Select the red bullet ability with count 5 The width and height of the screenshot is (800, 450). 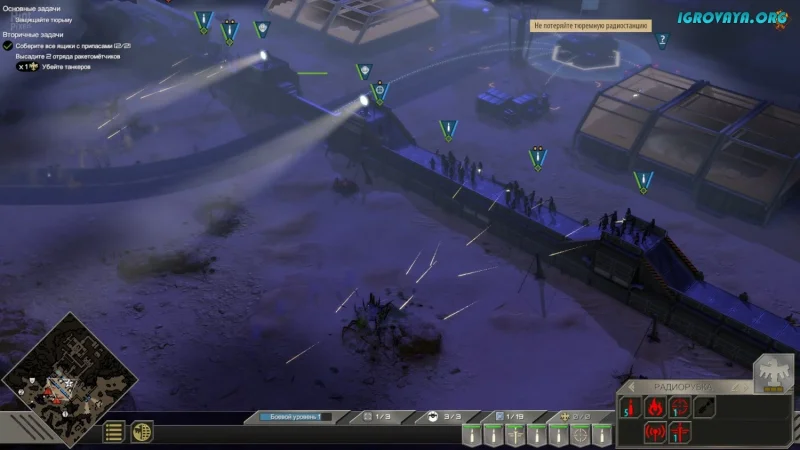(x=632, y=408)
